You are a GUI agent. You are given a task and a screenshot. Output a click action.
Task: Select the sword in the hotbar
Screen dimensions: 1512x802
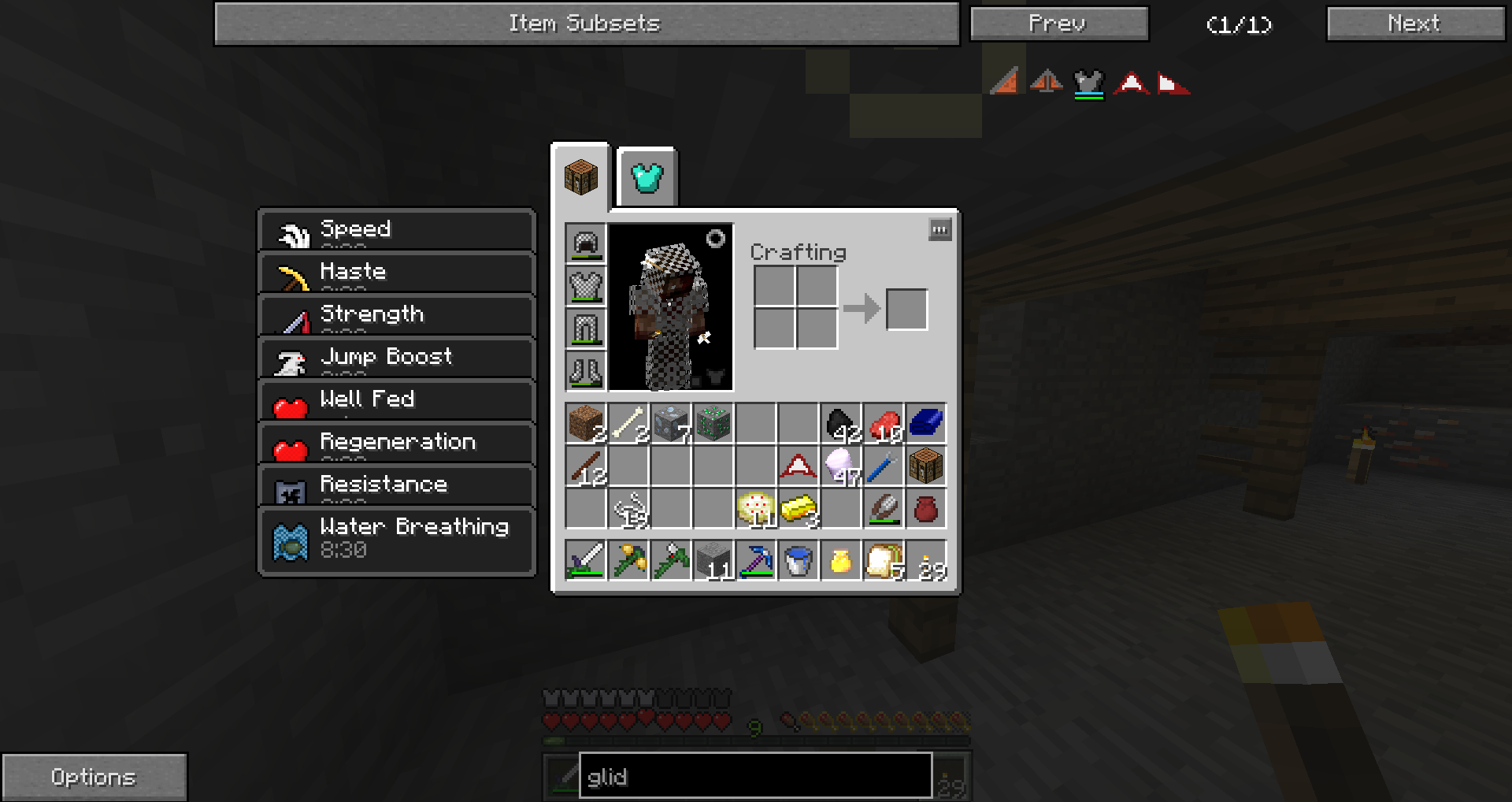tap(586, 561)
